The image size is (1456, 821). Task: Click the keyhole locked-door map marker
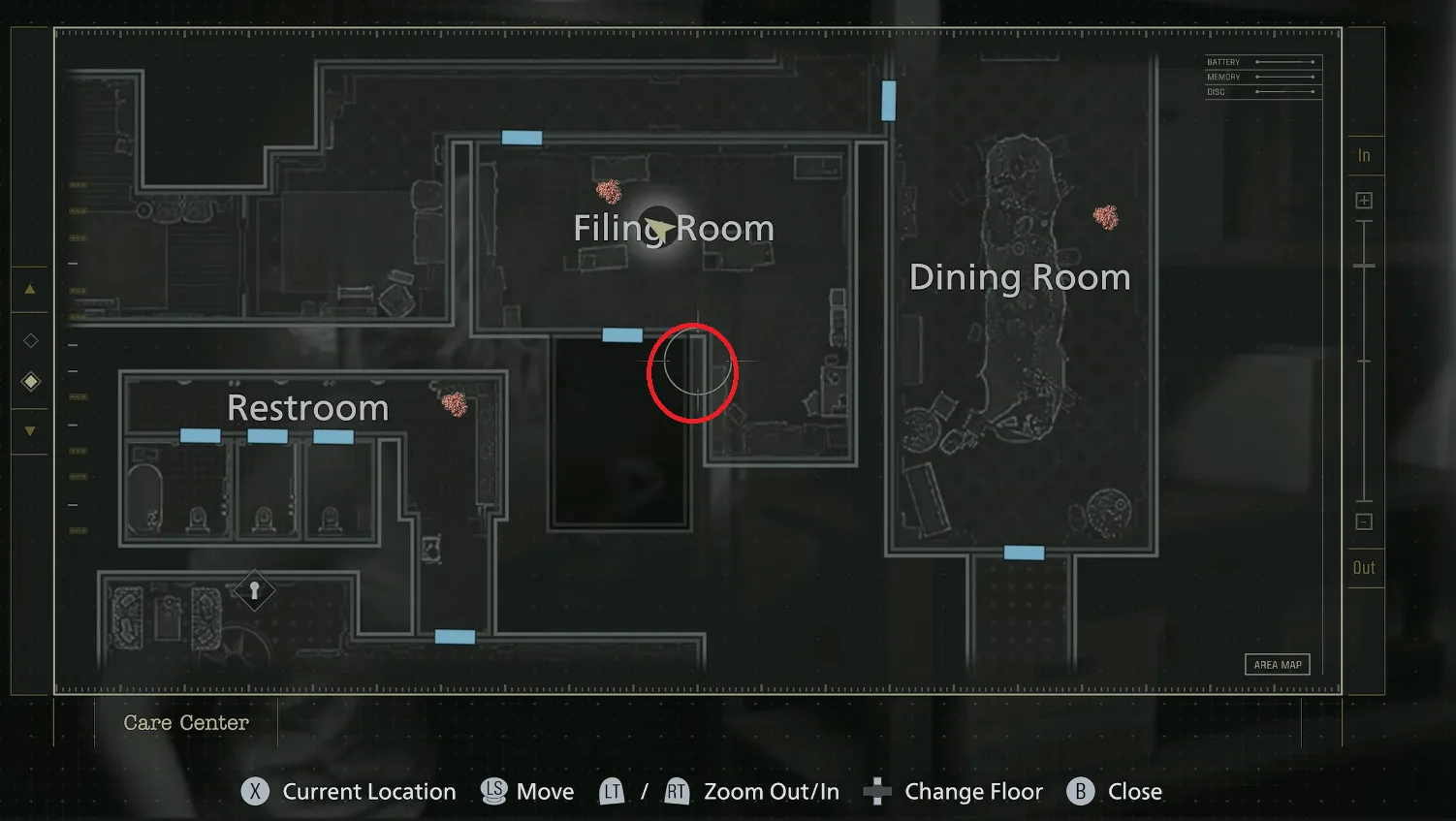[x=254, y=589]
